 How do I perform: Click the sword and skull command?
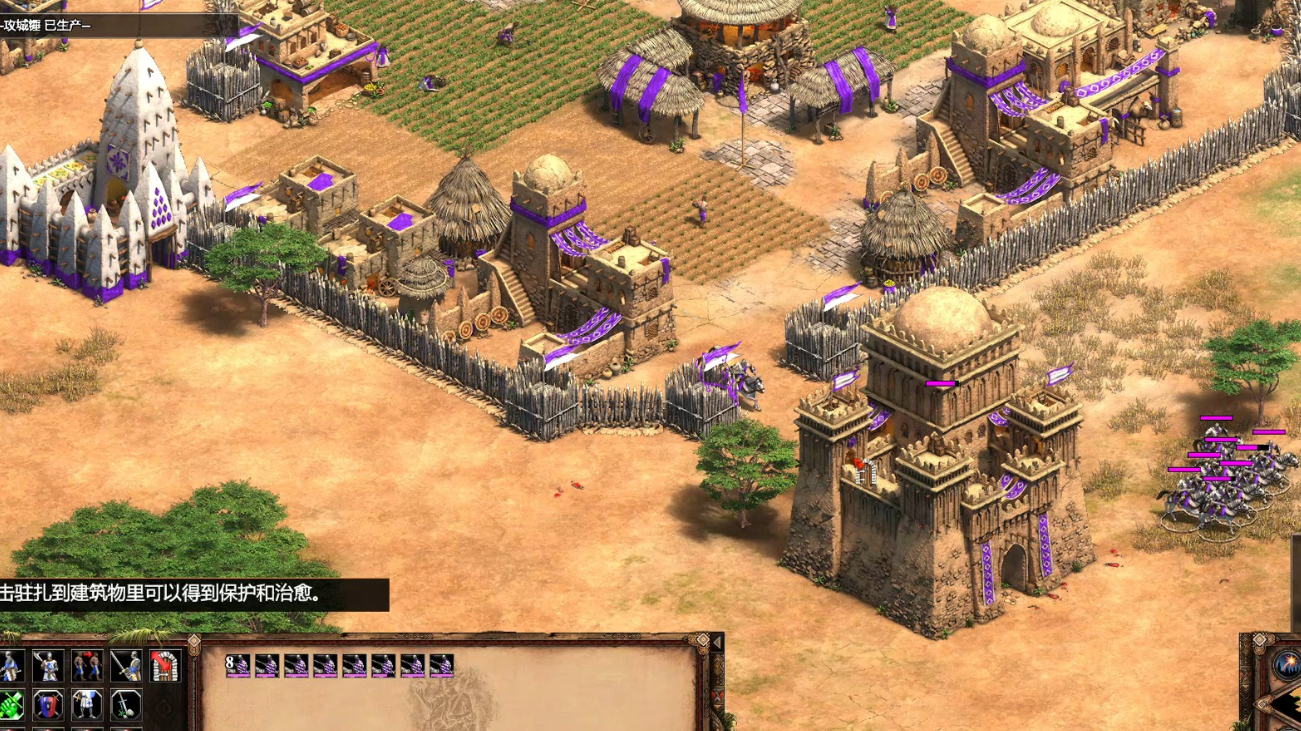[x=125, y=705]
